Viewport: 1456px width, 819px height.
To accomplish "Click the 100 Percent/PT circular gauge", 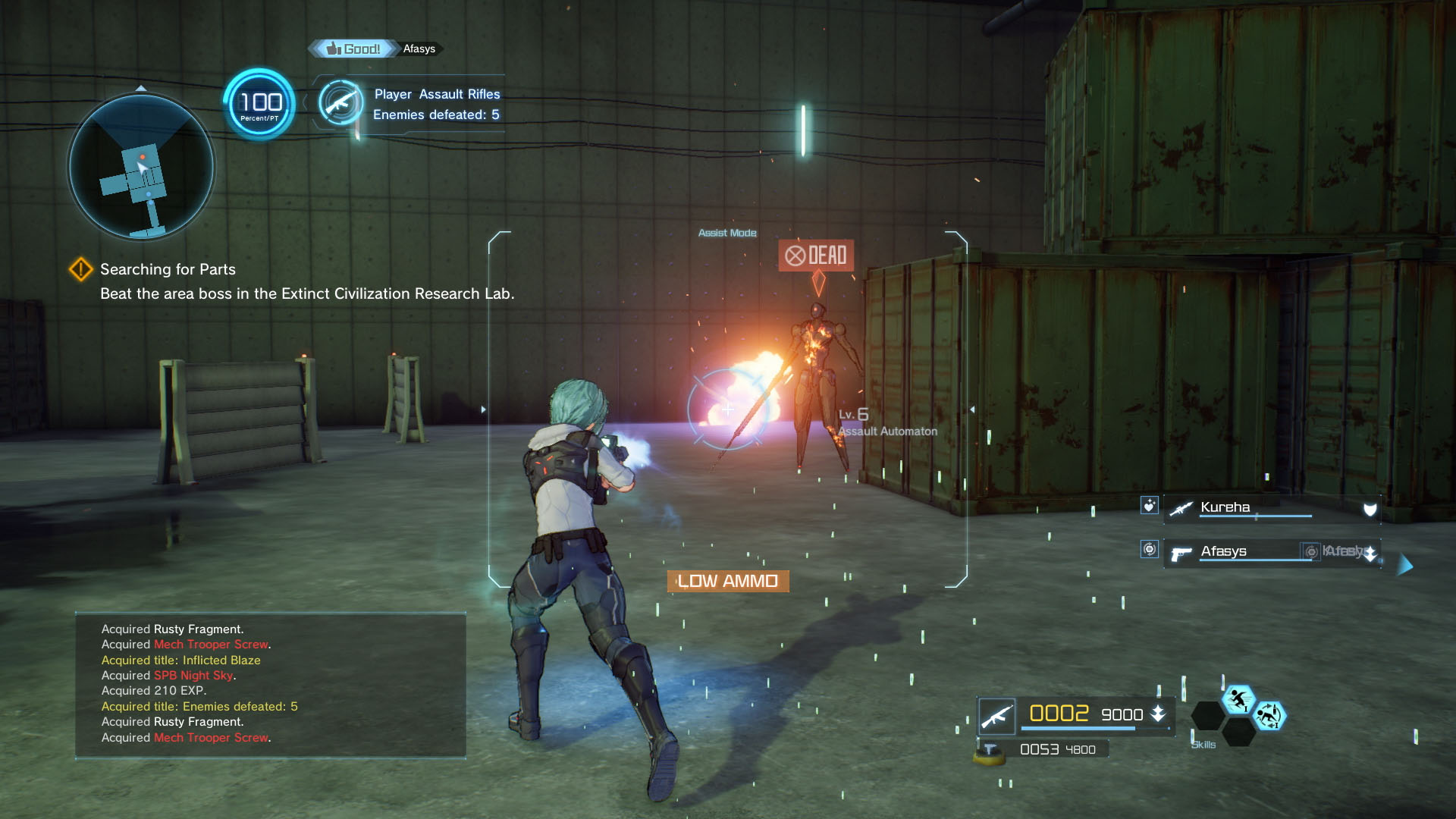I will pyautogui.click(x=259, y=104).
